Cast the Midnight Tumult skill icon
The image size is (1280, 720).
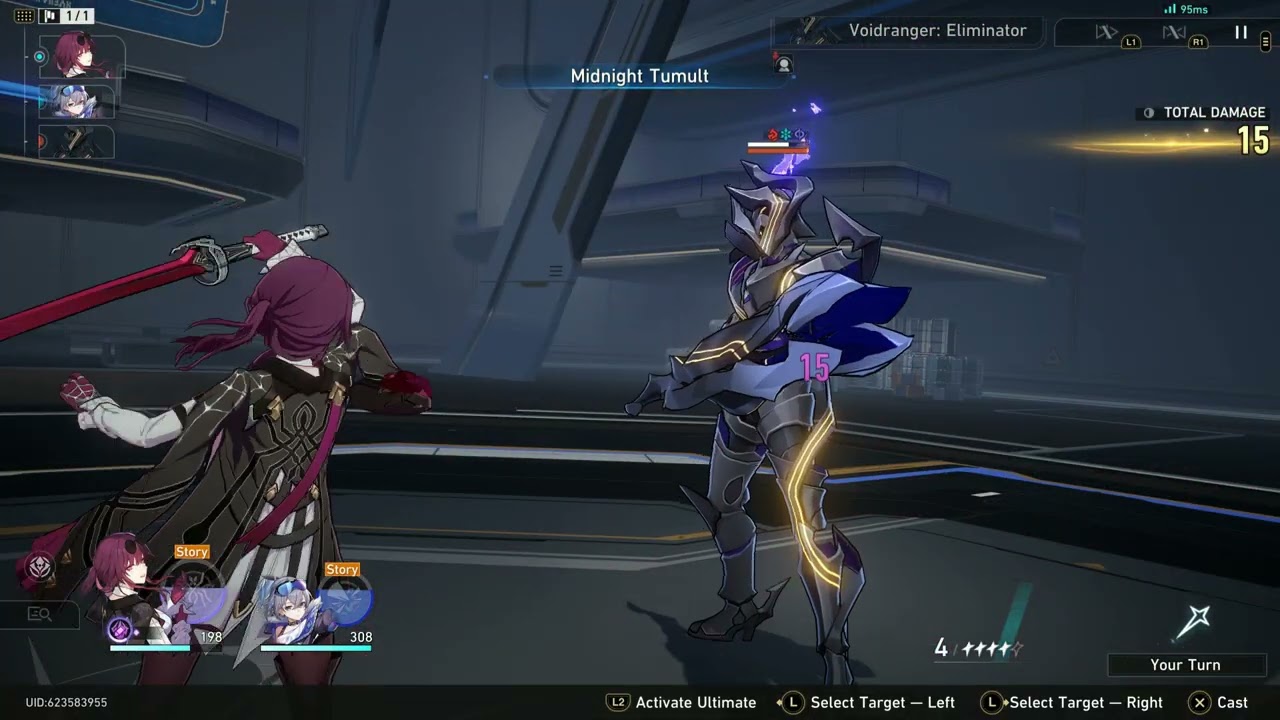click(1193, 624)
